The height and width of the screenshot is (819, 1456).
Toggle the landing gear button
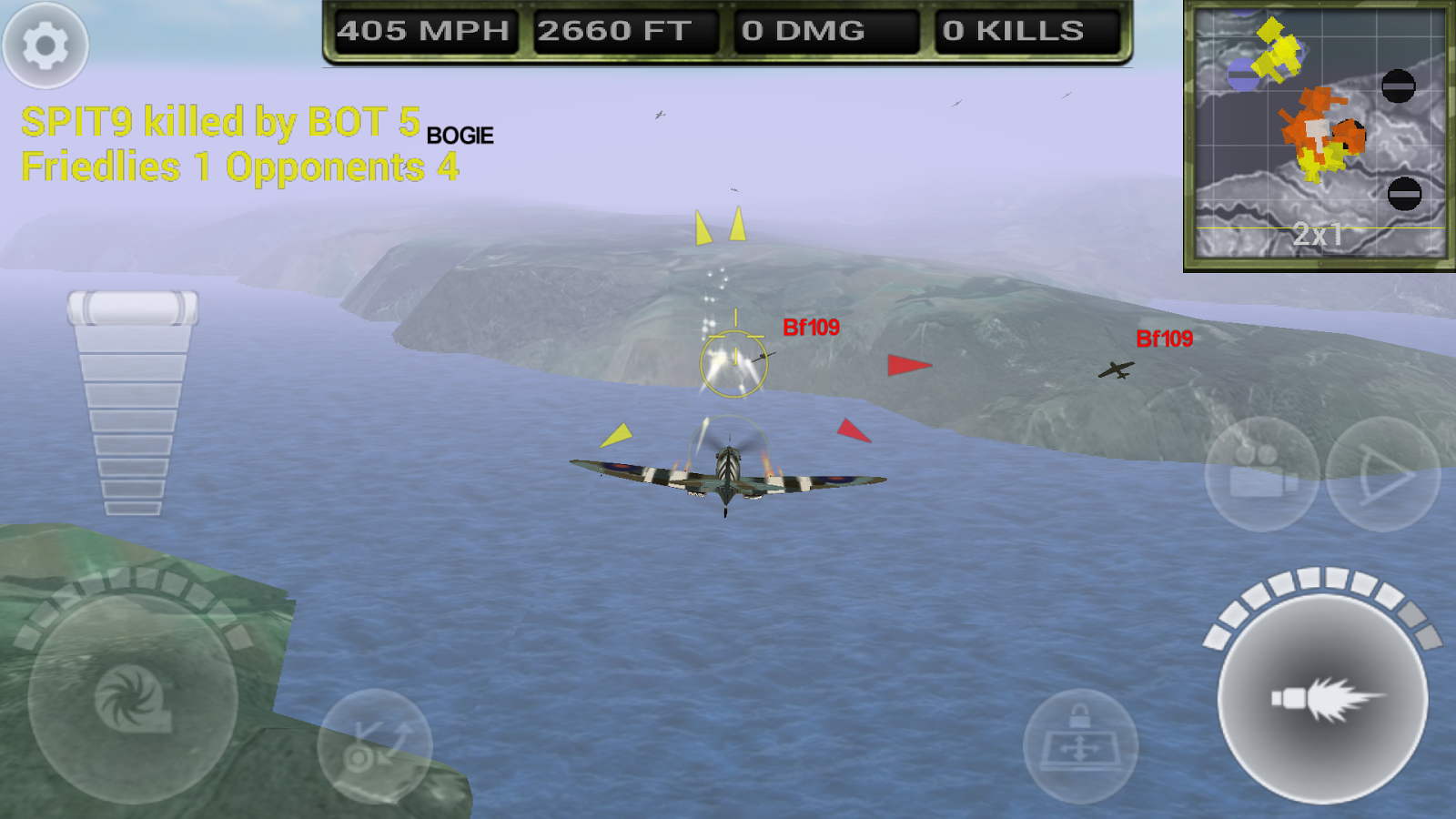(x=374, y=746)
